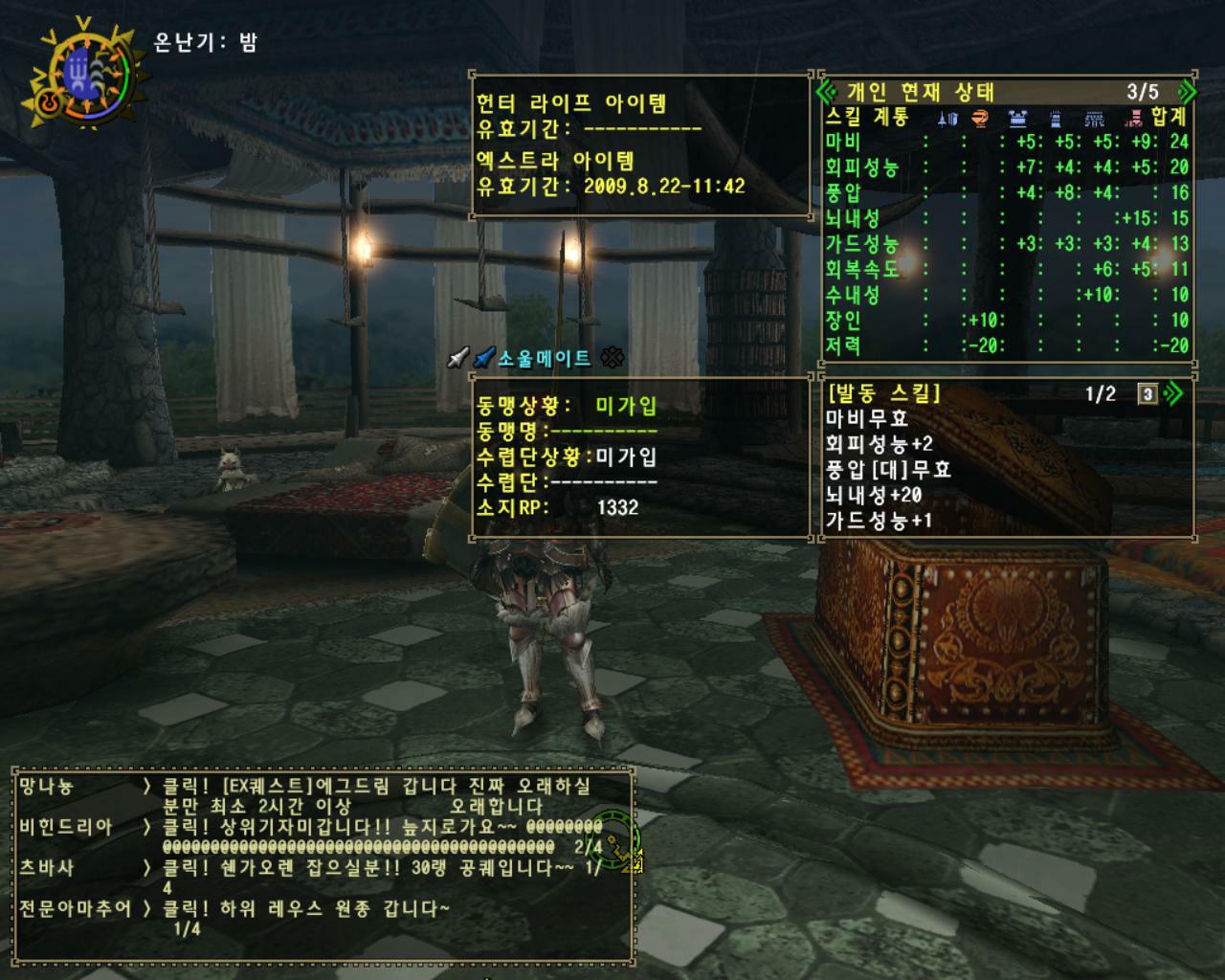
Task: Select the chest armor icon in skill system row
Action: [1017, 117]
